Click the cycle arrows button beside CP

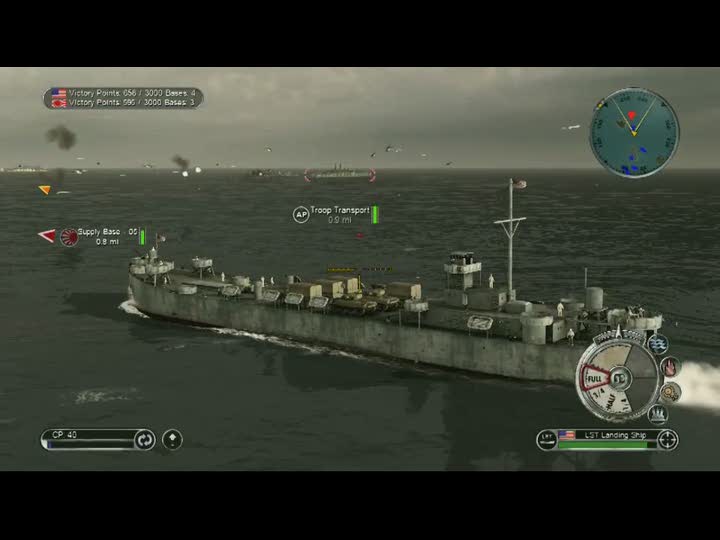145,439
